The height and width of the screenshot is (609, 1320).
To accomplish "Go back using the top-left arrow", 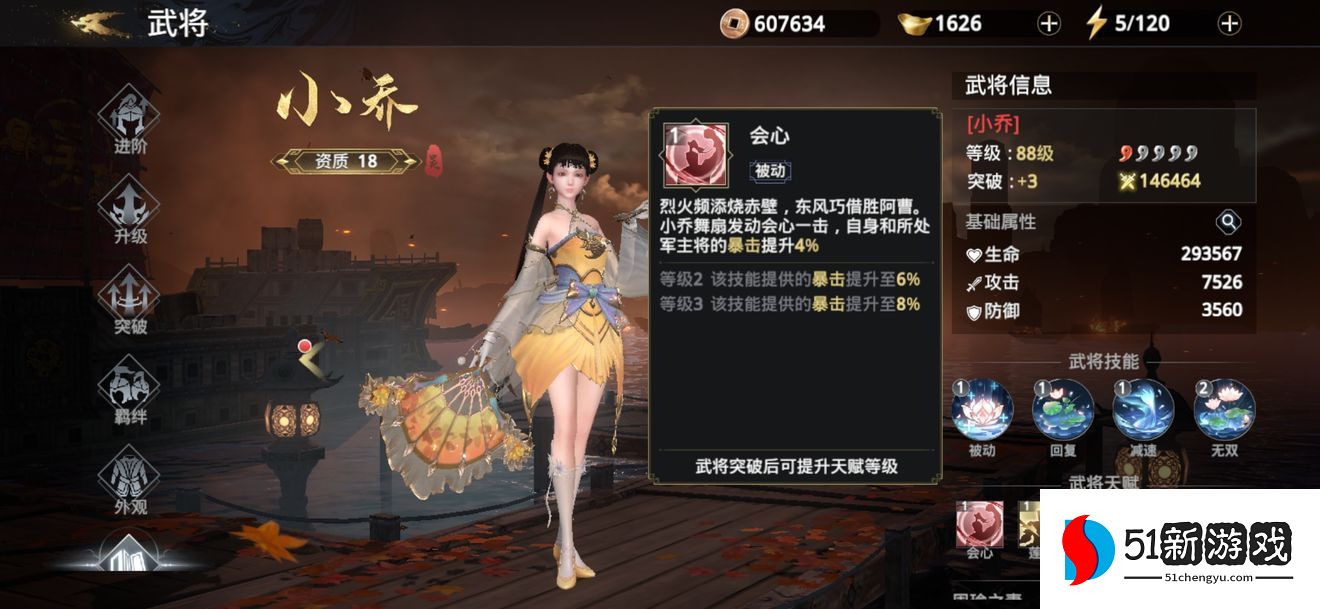I will [98, 22].
